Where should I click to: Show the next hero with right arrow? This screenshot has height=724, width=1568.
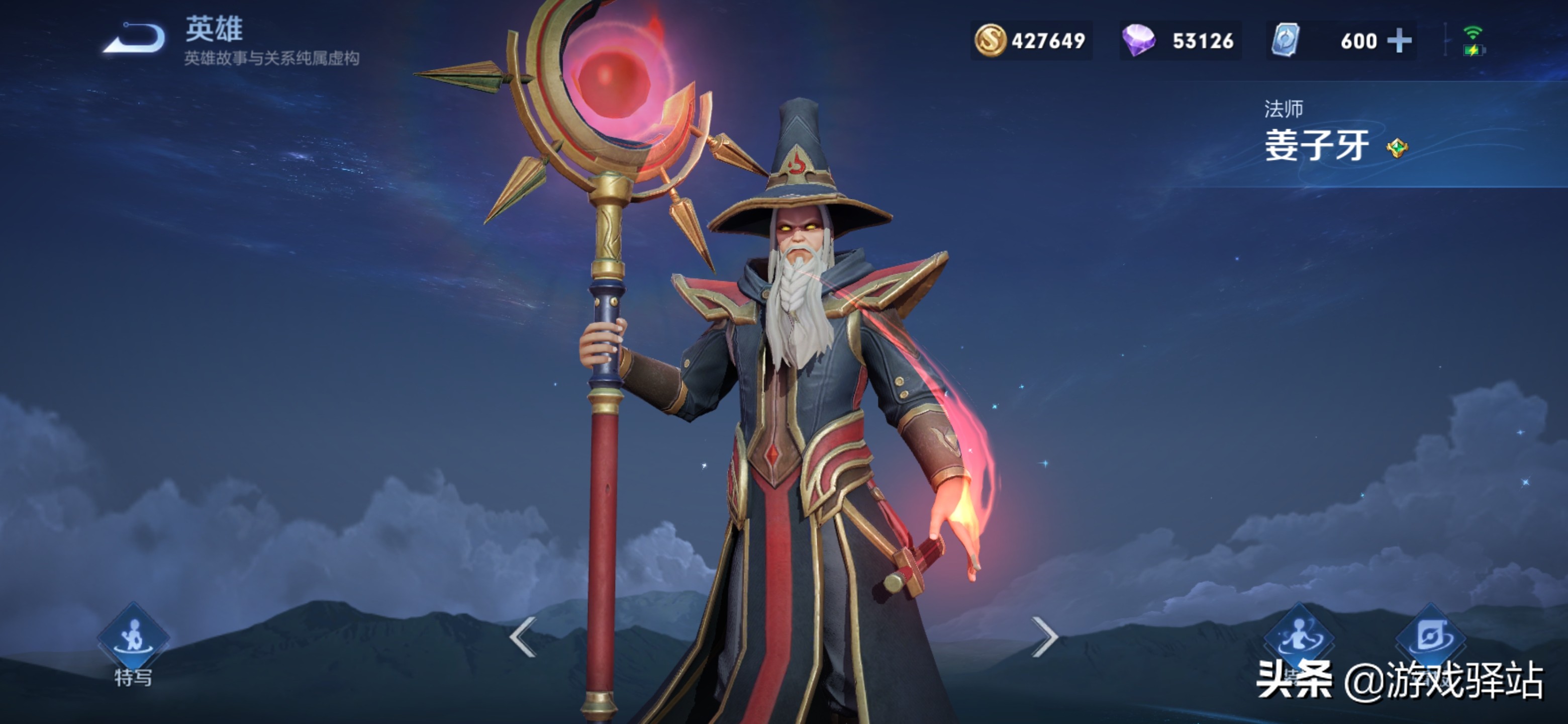[x=1044, y=637]
